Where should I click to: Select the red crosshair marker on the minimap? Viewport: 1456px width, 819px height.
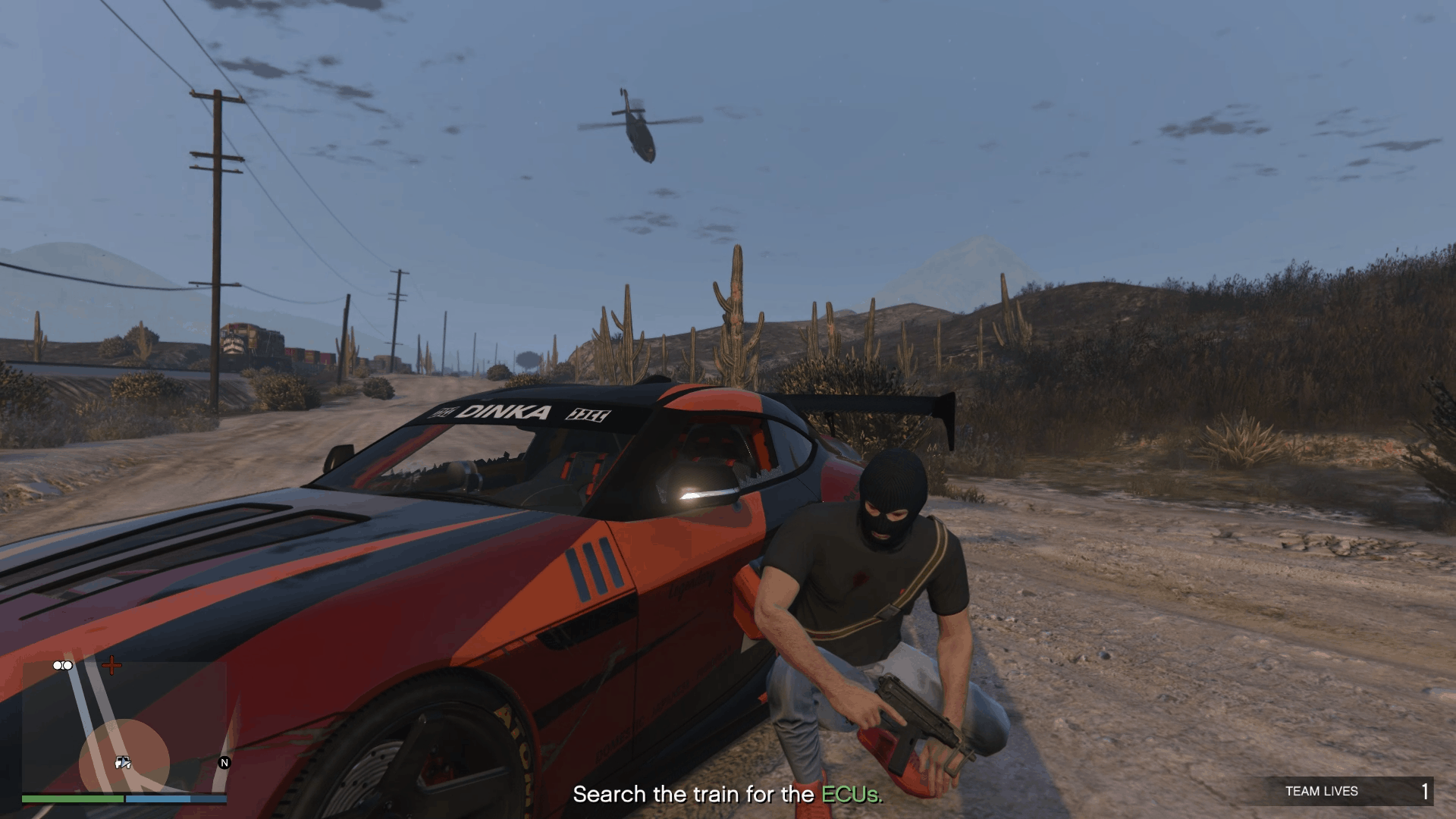pyautogui.click(x=111, y=666)
